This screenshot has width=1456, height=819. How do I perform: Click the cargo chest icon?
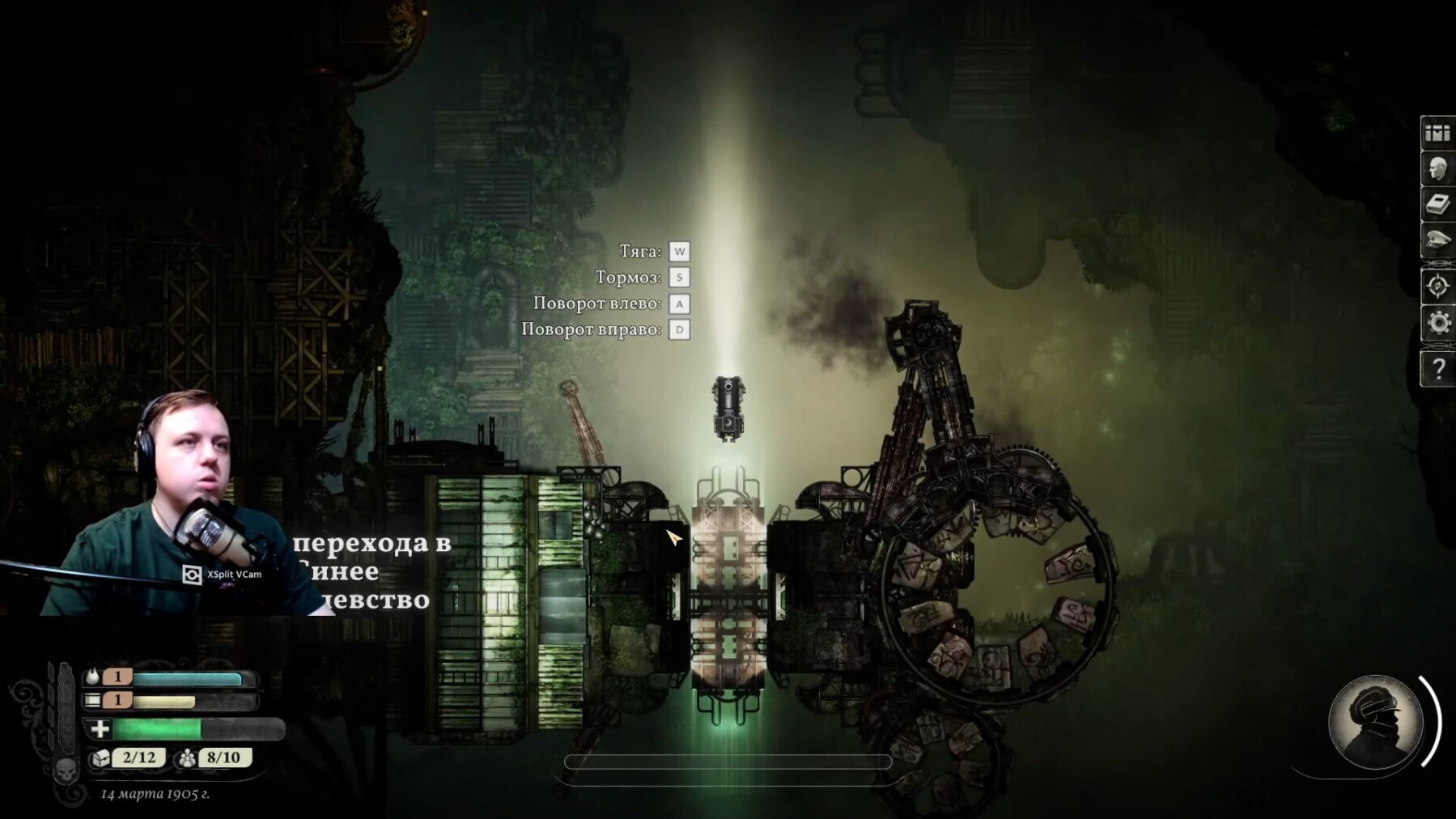tap(100, 758)
